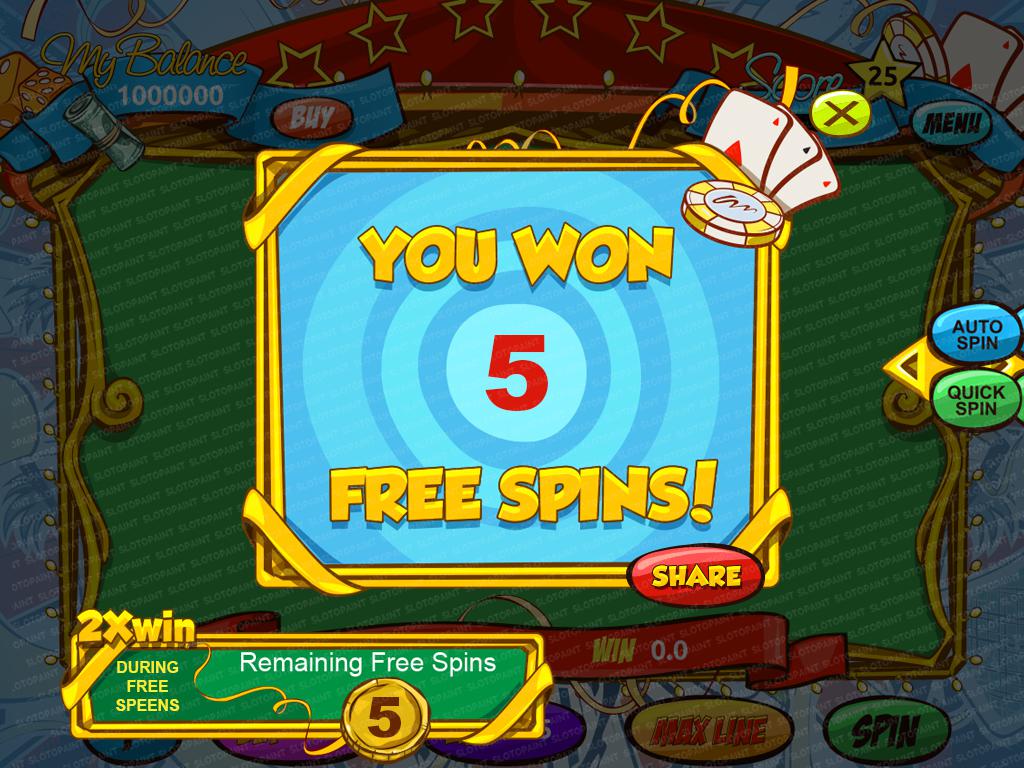Enable Auto Spin
1024x768 pixels.
tap(976, 335)
